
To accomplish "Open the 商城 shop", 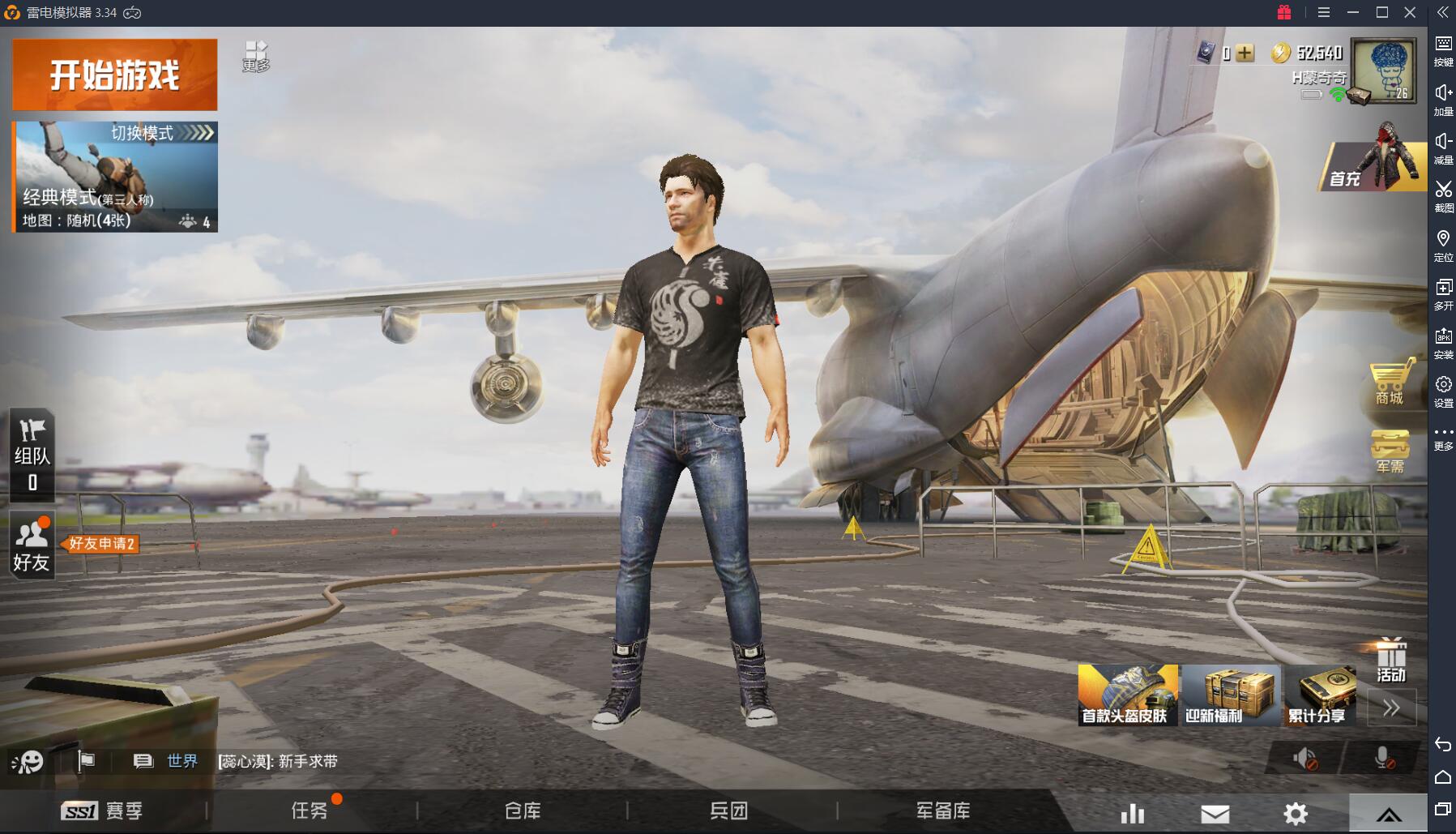I will (1389, 383).
